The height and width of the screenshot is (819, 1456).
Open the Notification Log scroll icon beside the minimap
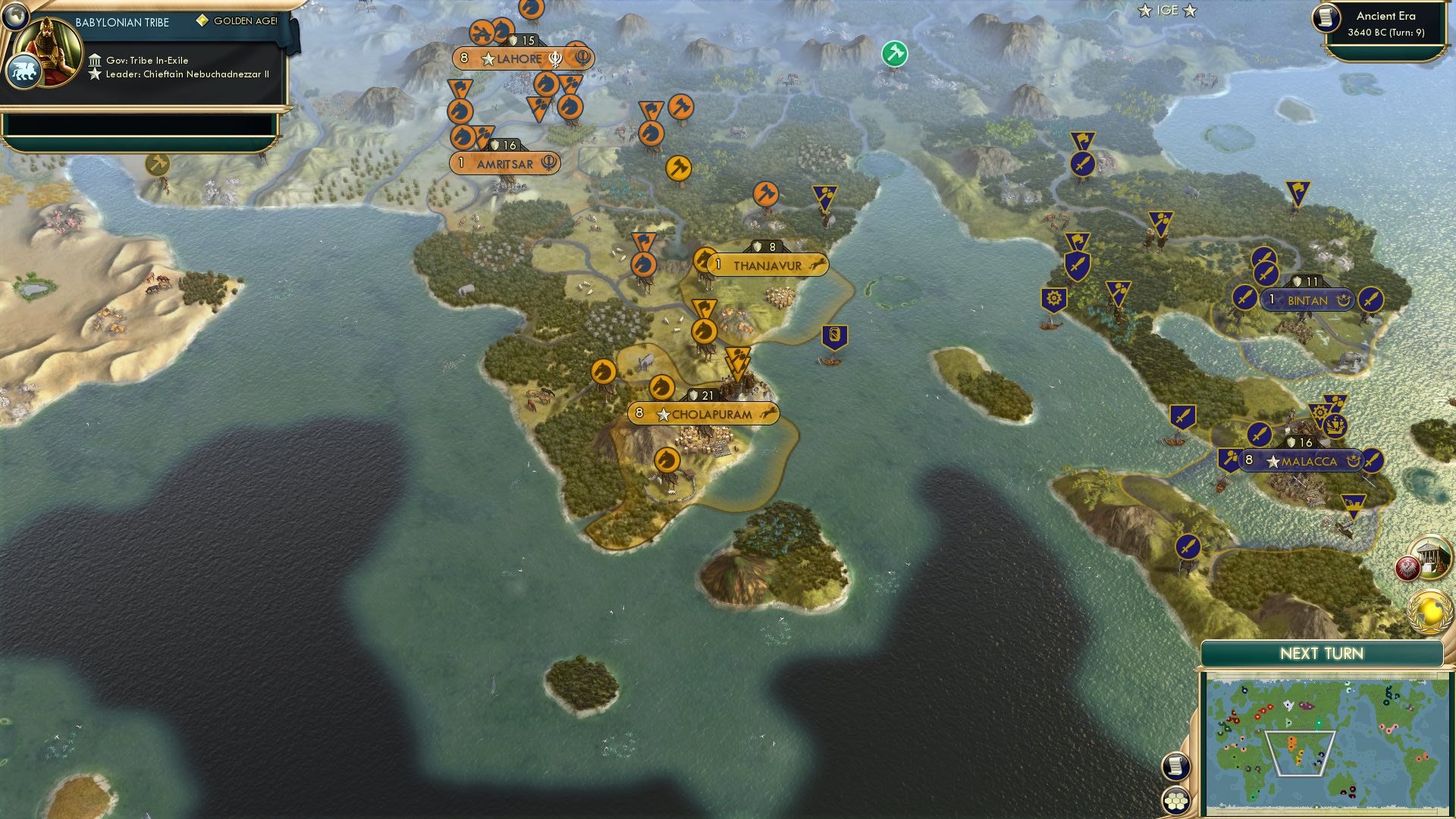pos(1175,766)
